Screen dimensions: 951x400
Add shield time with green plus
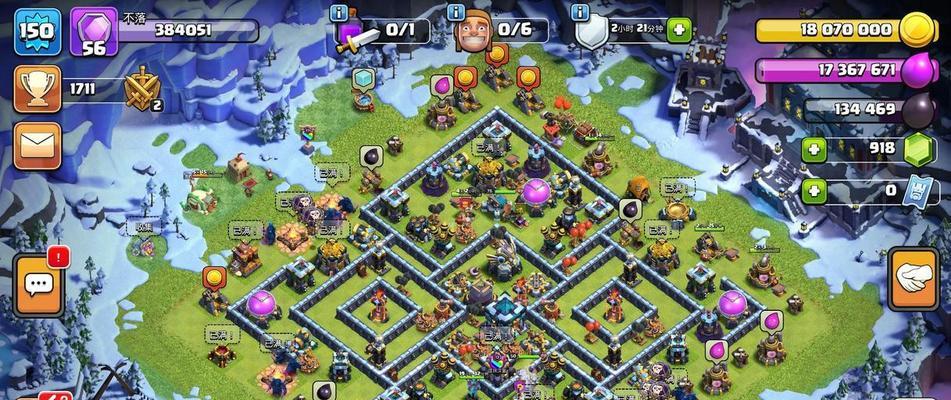pos(680,30)
